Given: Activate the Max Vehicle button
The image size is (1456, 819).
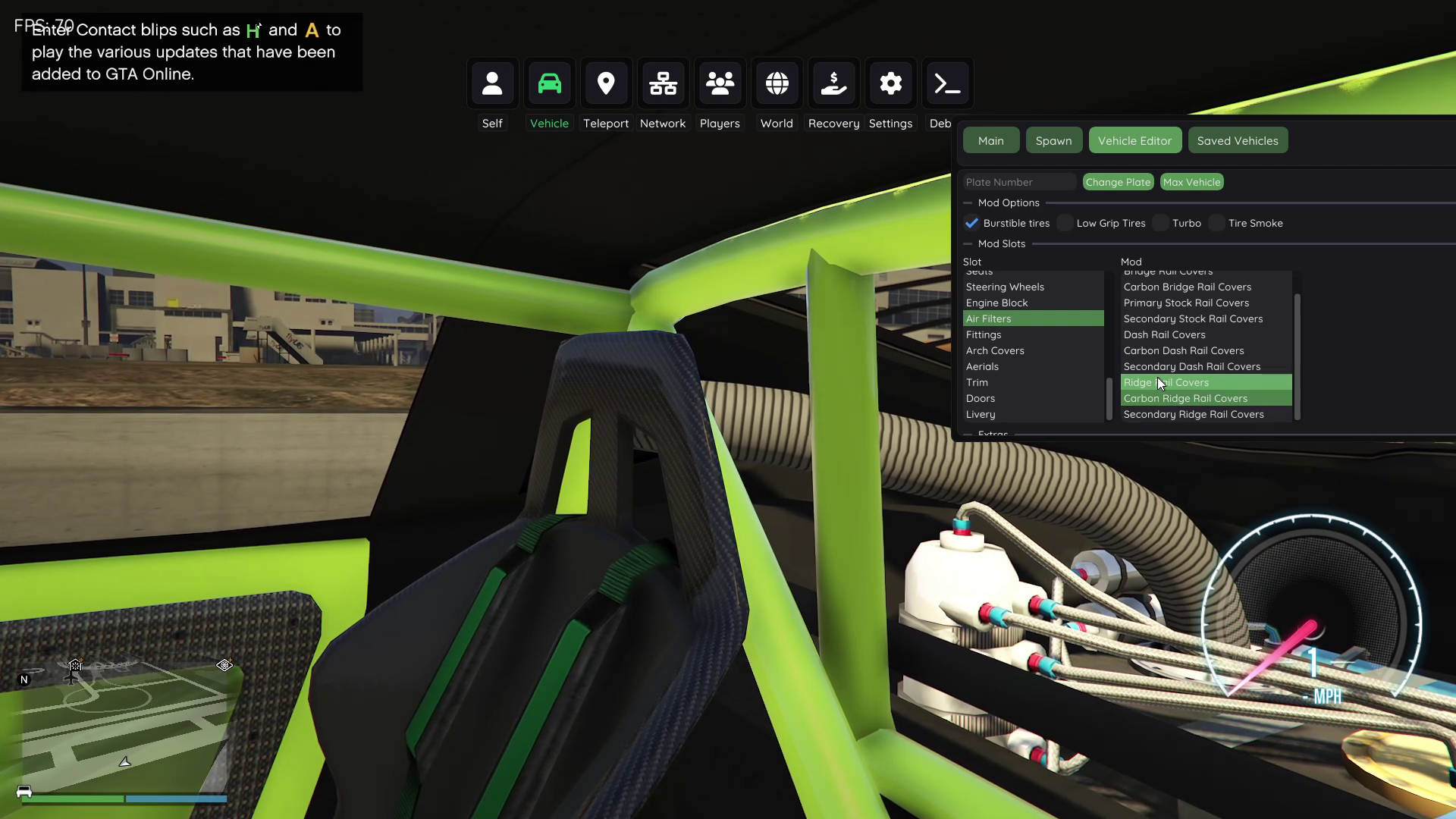Looking at the screenshot, I should click(x=1191, y=182).
